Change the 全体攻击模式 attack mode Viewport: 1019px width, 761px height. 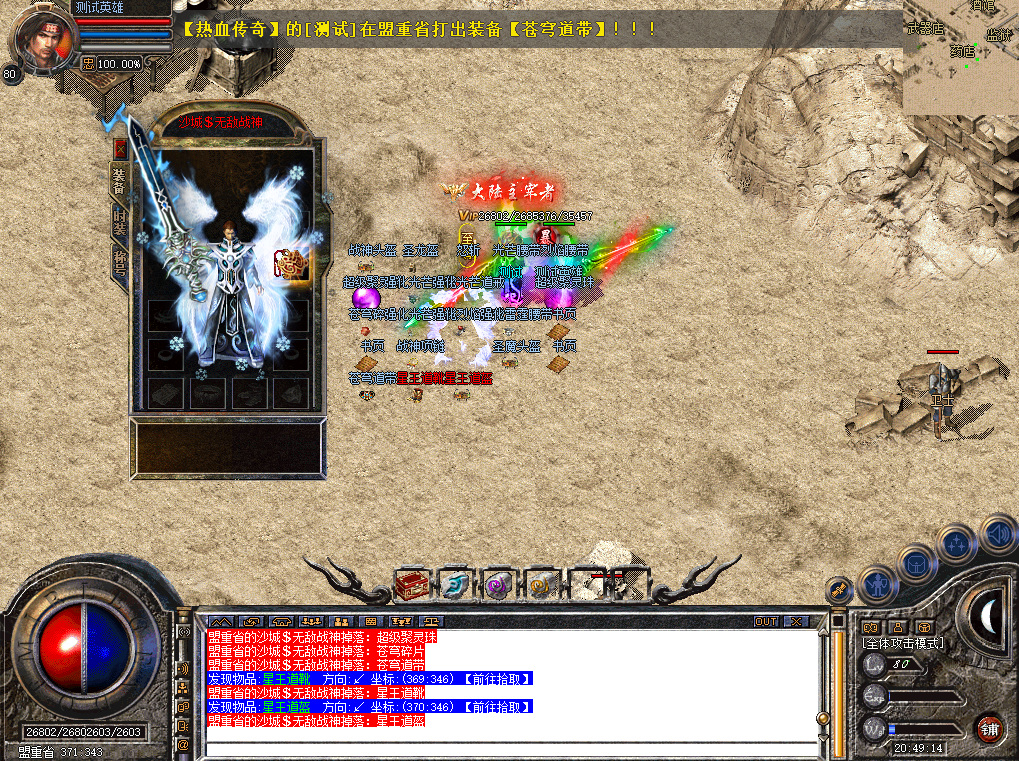pos(903,643)
